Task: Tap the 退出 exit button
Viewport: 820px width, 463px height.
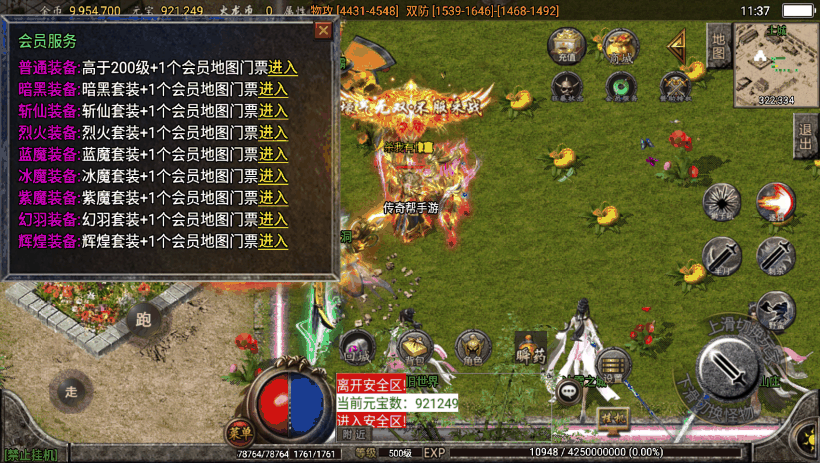Action: [806, 136]
